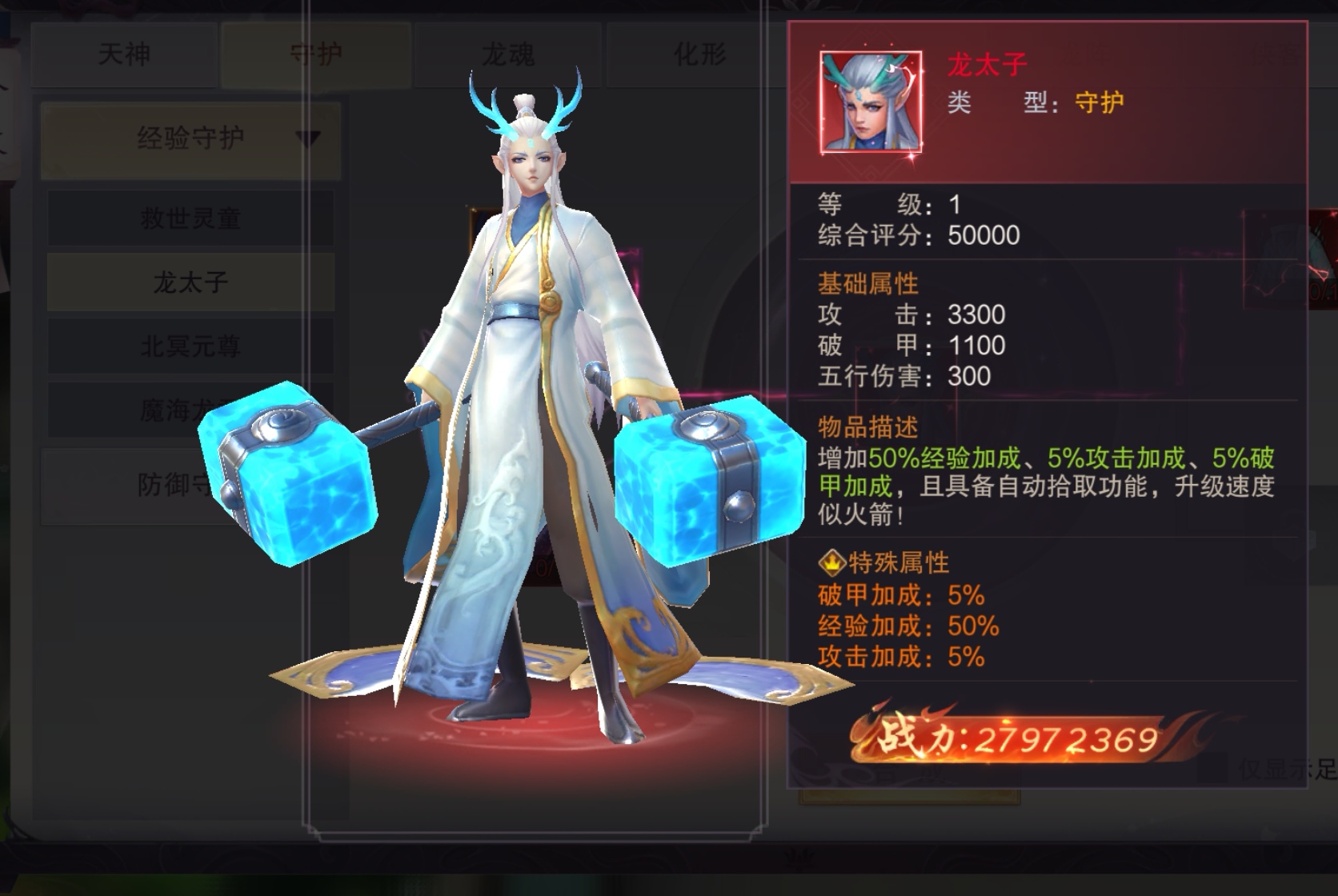
Task: Pick 北冥元尊 in the guardian list
Action: [190, 346]
